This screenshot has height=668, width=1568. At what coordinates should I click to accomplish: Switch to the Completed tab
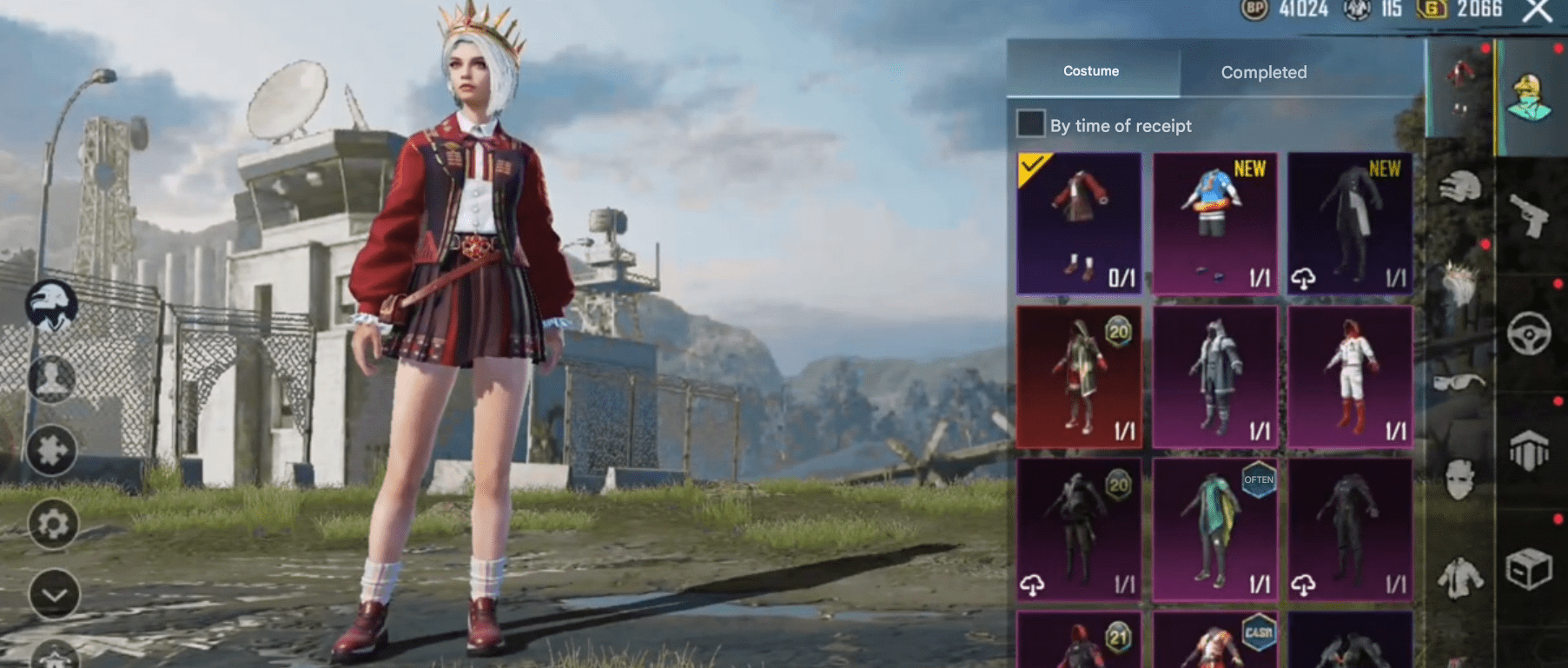(1263, 72)
